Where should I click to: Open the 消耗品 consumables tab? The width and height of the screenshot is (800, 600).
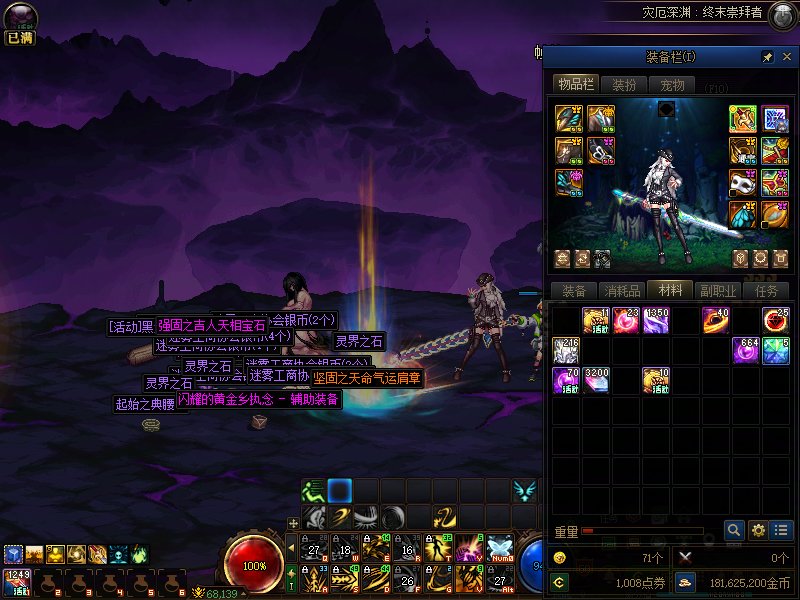pyautogui.click(x=622, y=291)
